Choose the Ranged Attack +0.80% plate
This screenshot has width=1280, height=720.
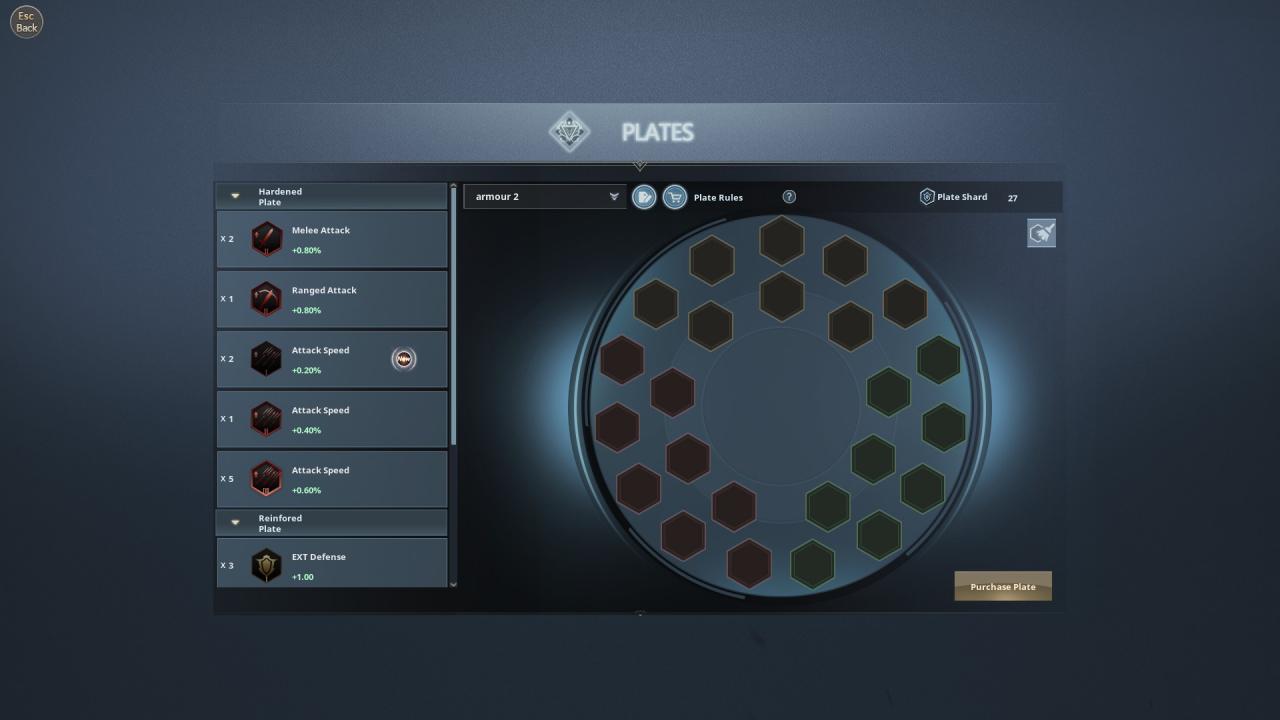click(x=332, y=300)
